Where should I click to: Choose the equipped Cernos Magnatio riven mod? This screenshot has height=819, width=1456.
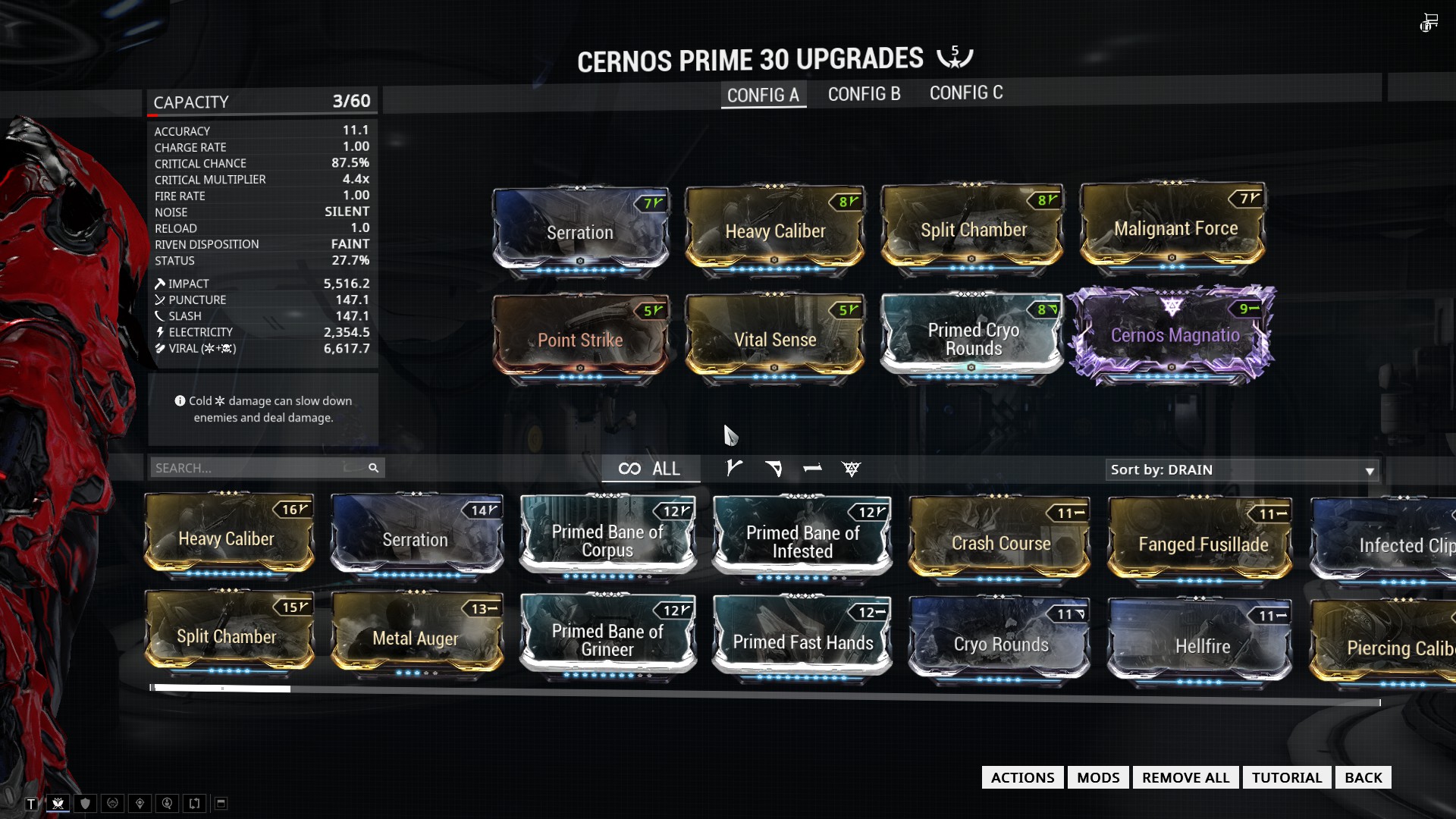pyautogui.click(x=1175, y=335)
